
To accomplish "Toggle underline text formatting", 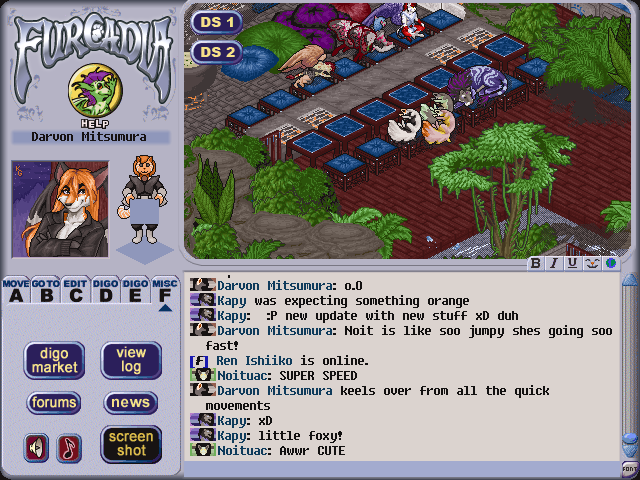I will point(572,264).
